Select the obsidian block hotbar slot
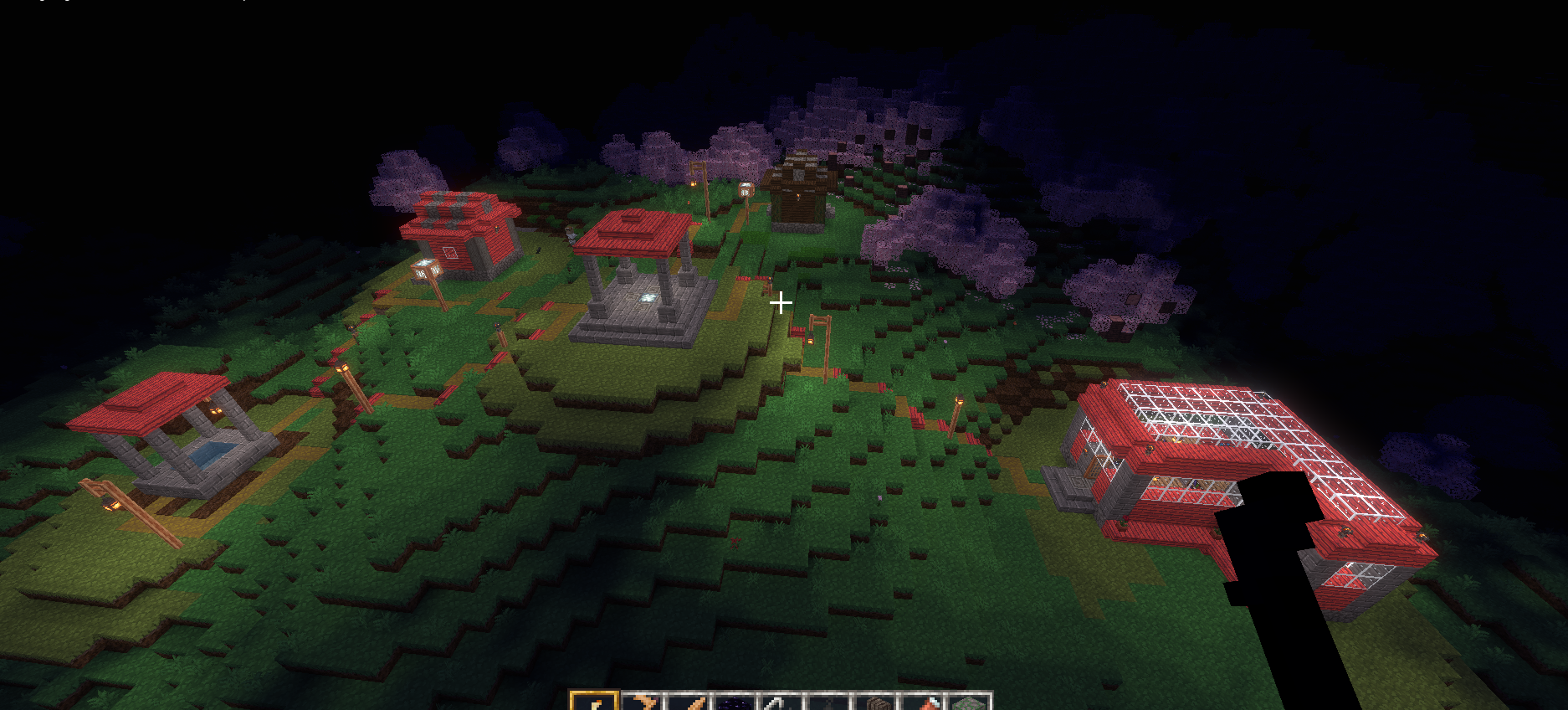This screenshot has width=1568, height=710. (735, 702)
